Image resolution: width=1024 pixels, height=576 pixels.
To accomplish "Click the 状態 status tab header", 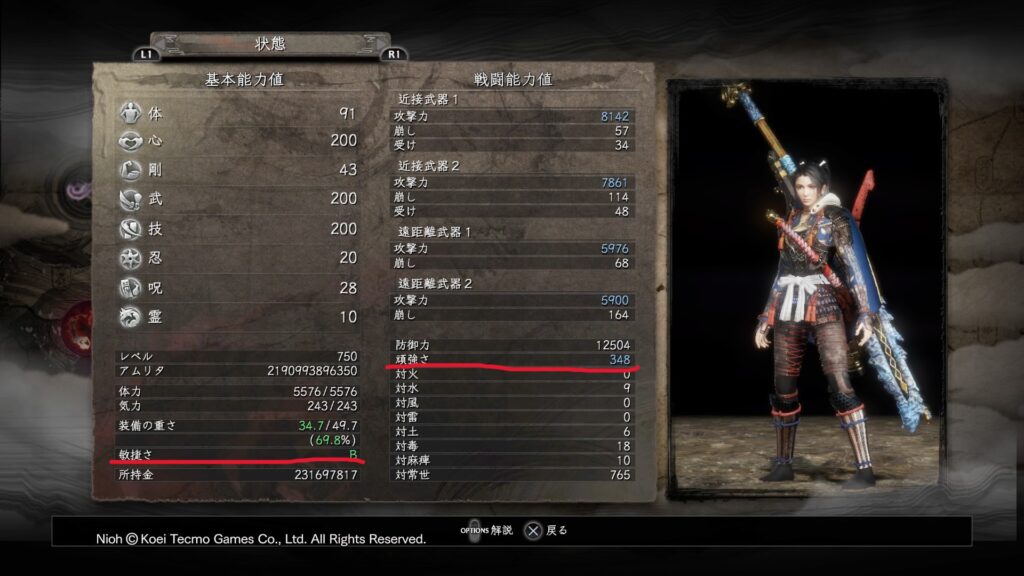I will (x=270, y=45).
